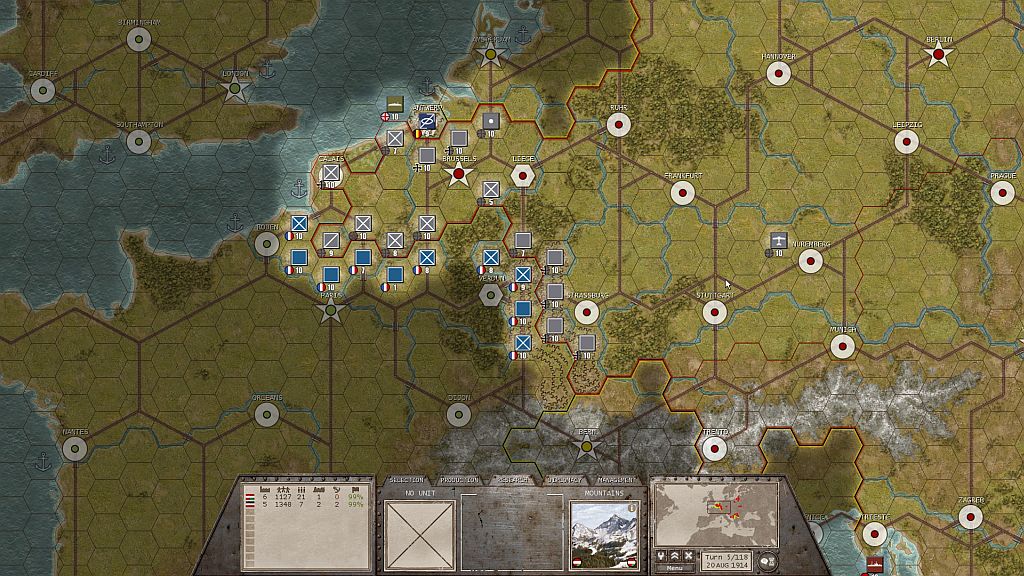Screen dimensions: 1024x576
Task: Click the double chevron icon
Action: click(675, 555)
